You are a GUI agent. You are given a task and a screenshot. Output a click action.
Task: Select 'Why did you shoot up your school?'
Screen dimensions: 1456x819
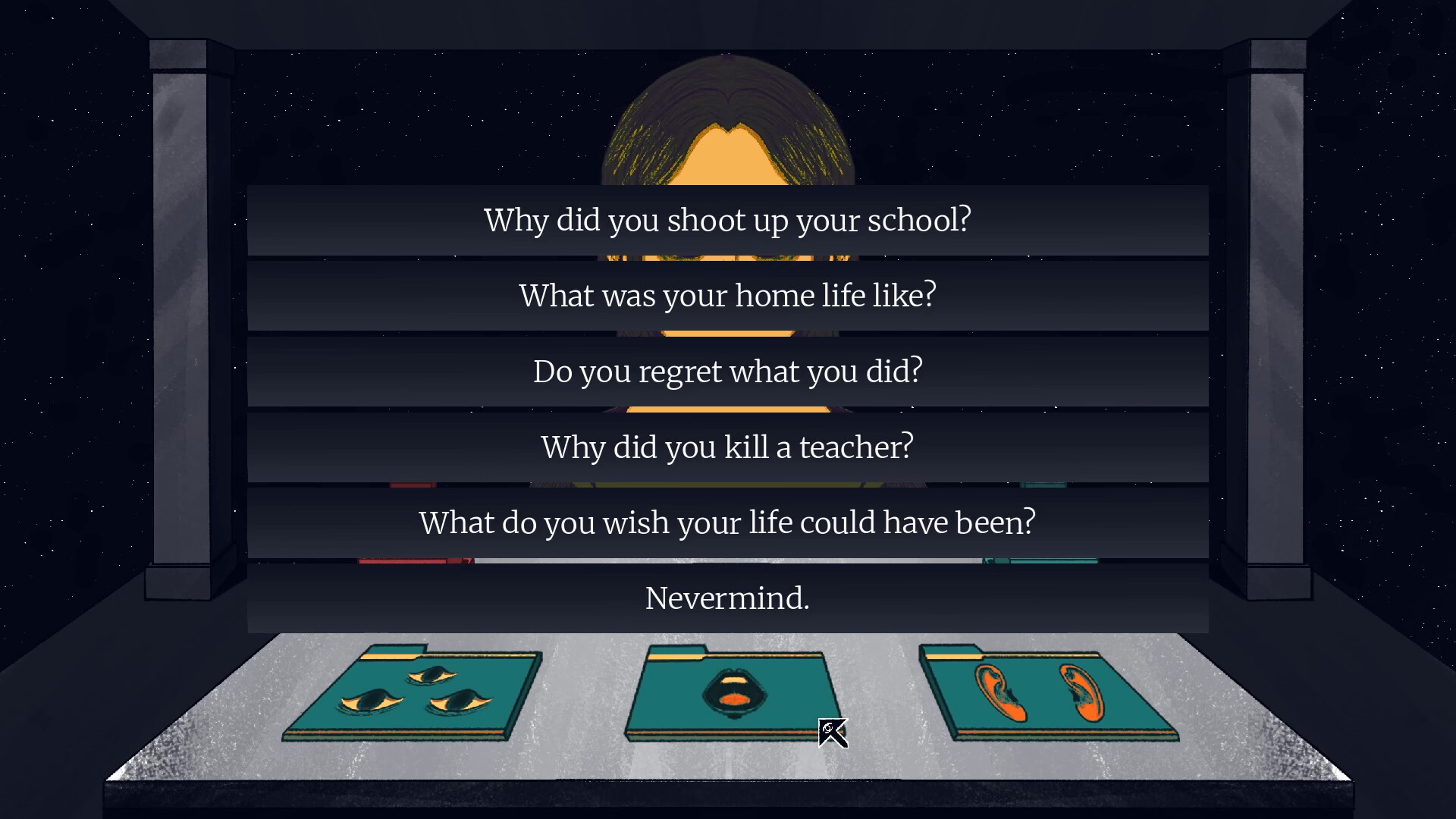click(728, 220)
